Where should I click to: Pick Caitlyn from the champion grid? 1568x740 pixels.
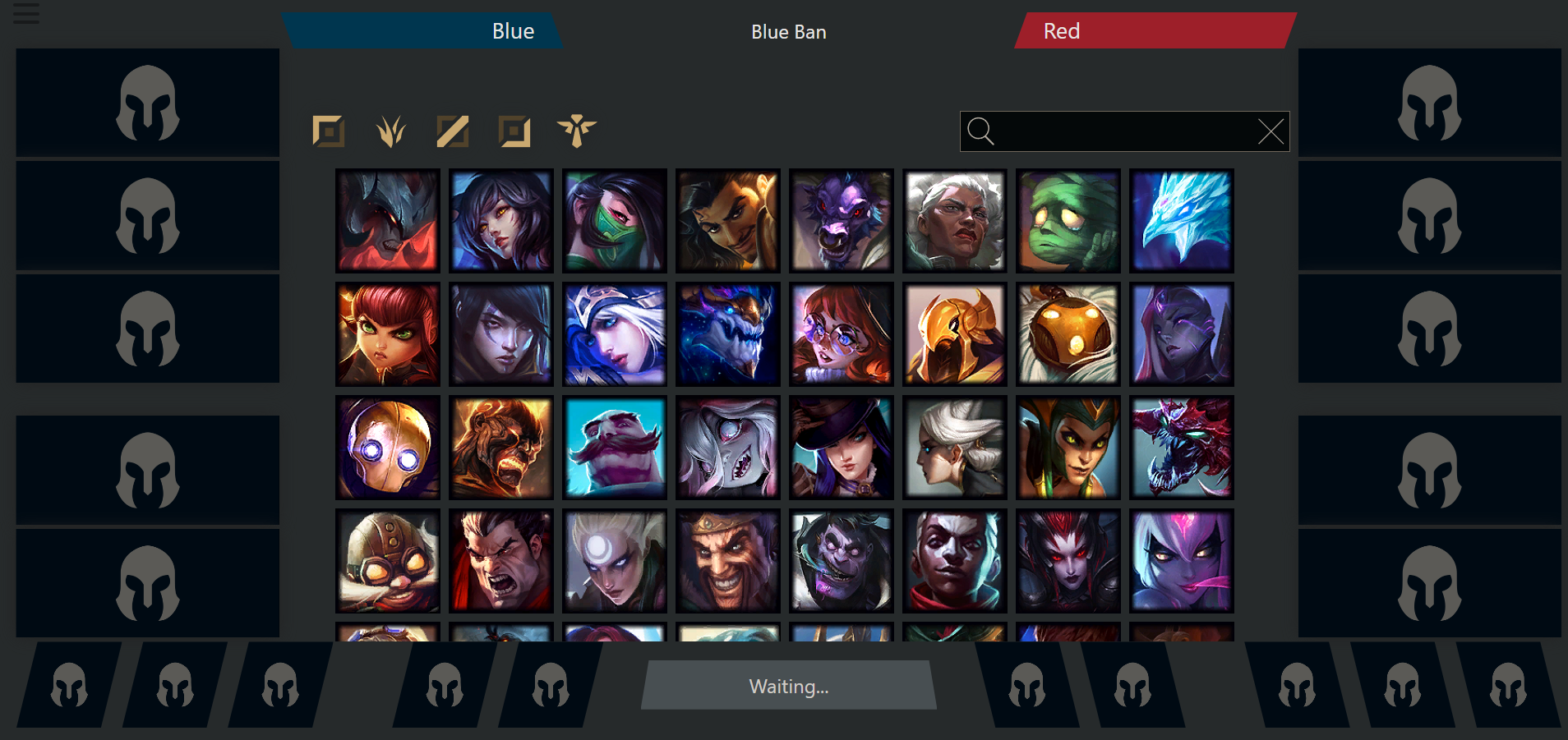(x=841, y=448)
